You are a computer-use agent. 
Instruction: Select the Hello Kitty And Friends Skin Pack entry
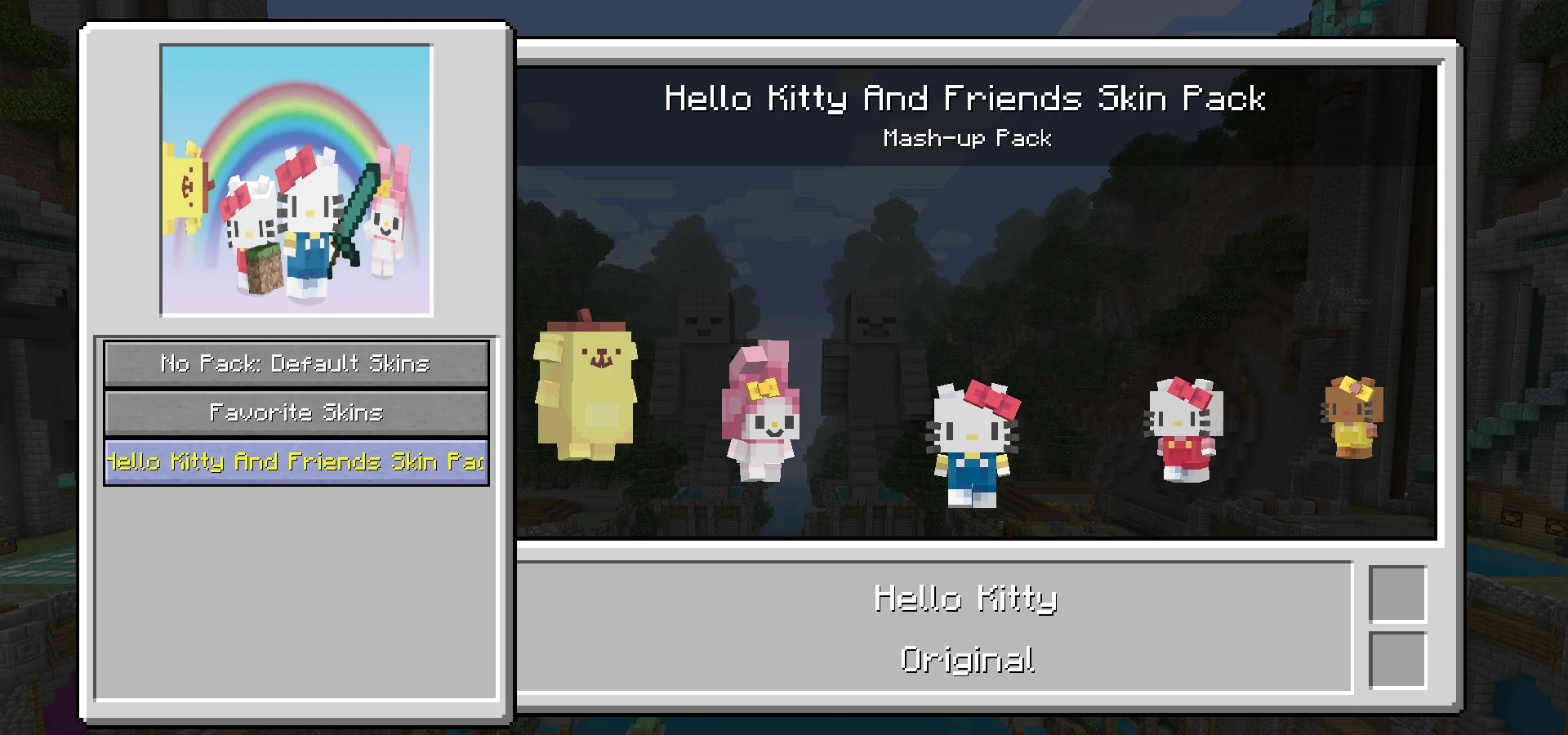(x=296, y=462)
